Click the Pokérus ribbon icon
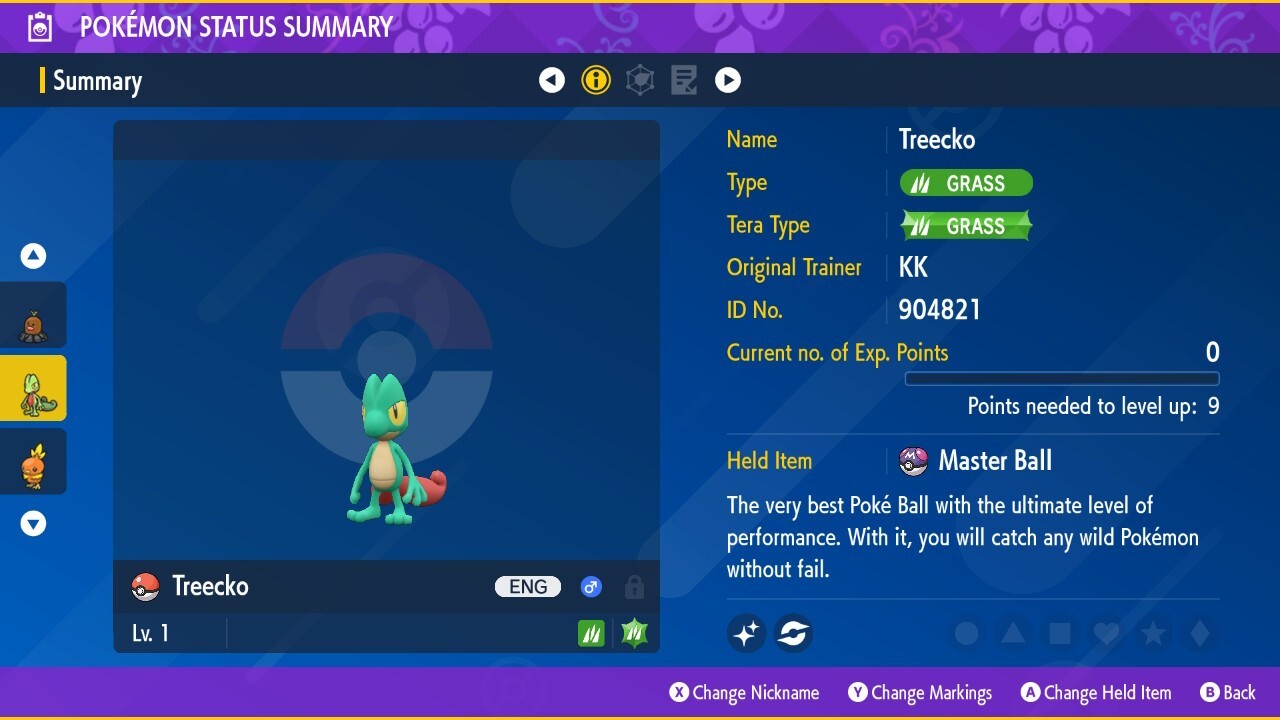The image size is (1280, 720). point(793,633)
